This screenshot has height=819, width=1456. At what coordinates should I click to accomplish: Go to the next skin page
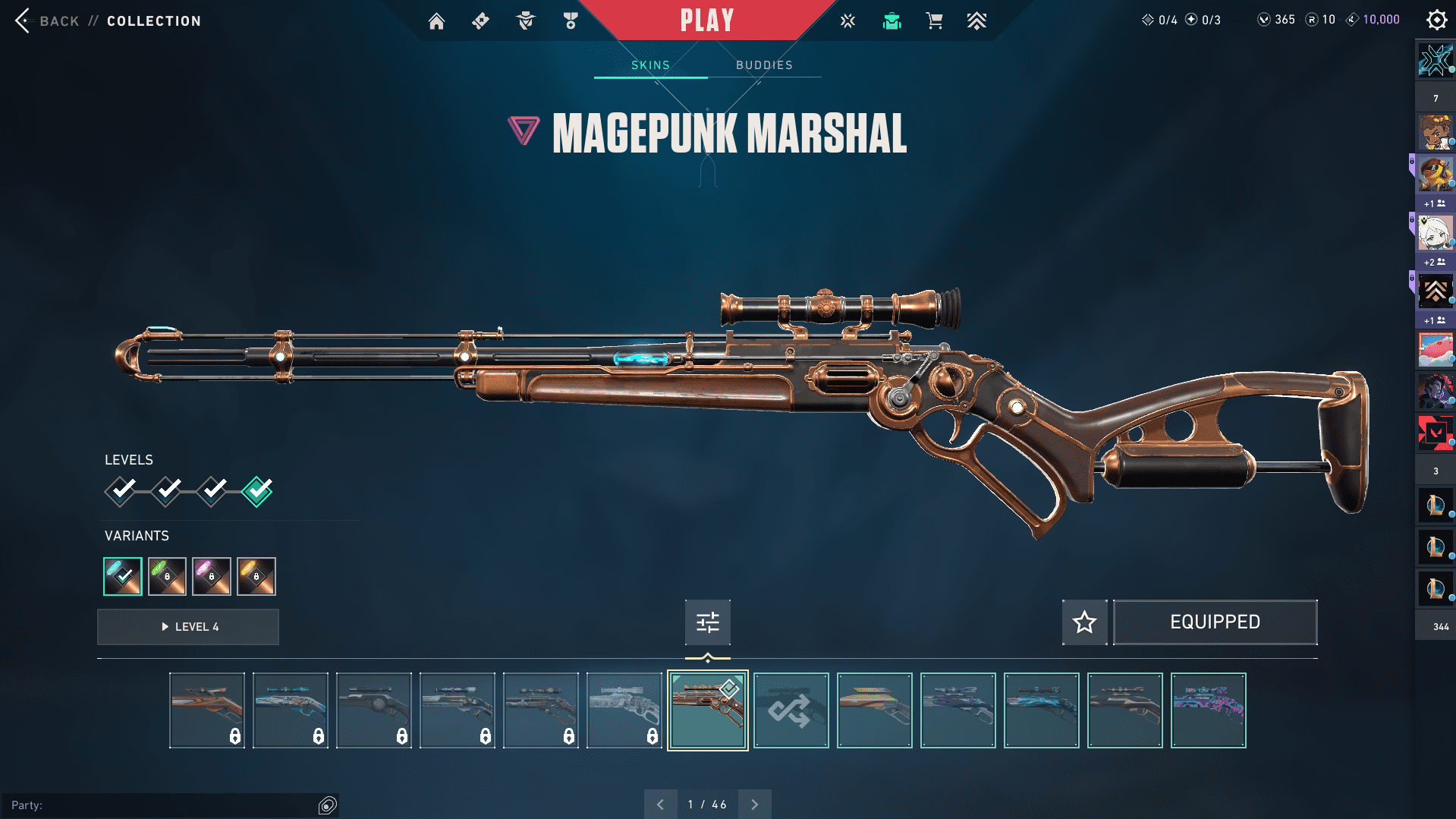pos(754,805)
